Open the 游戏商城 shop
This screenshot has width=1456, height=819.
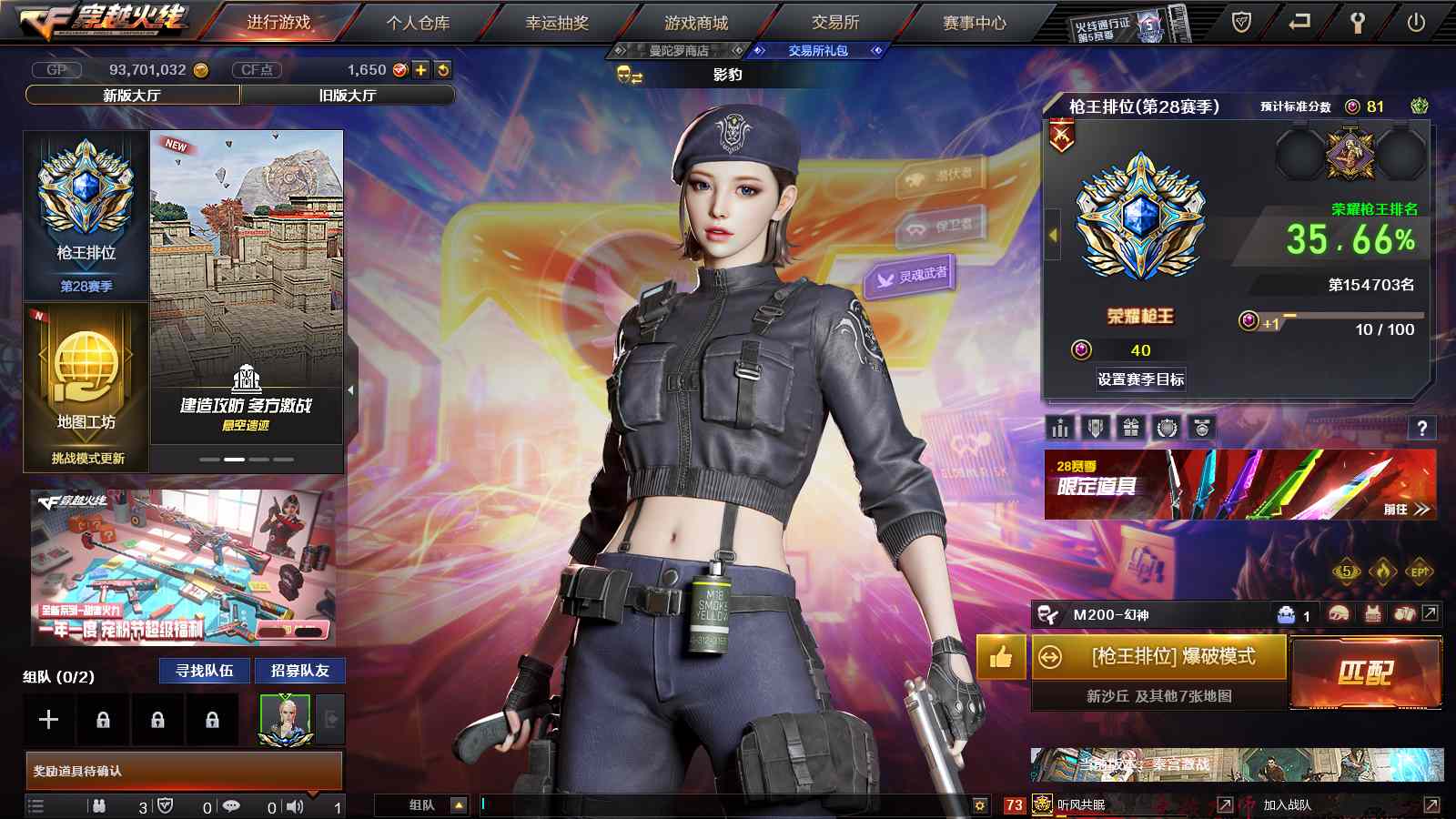(696, 23)
